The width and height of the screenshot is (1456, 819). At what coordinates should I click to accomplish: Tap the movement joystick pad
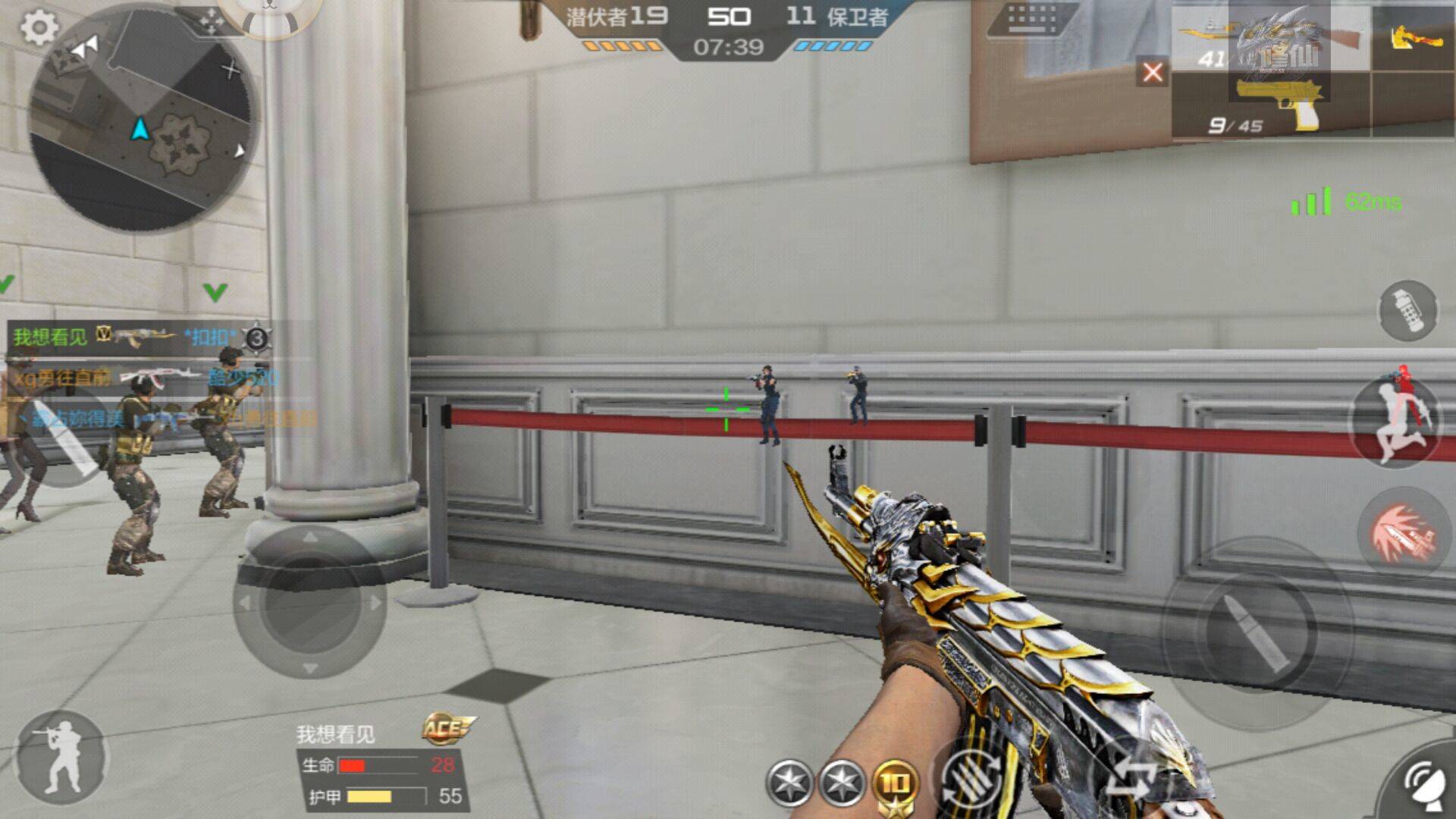coord(309,602)
